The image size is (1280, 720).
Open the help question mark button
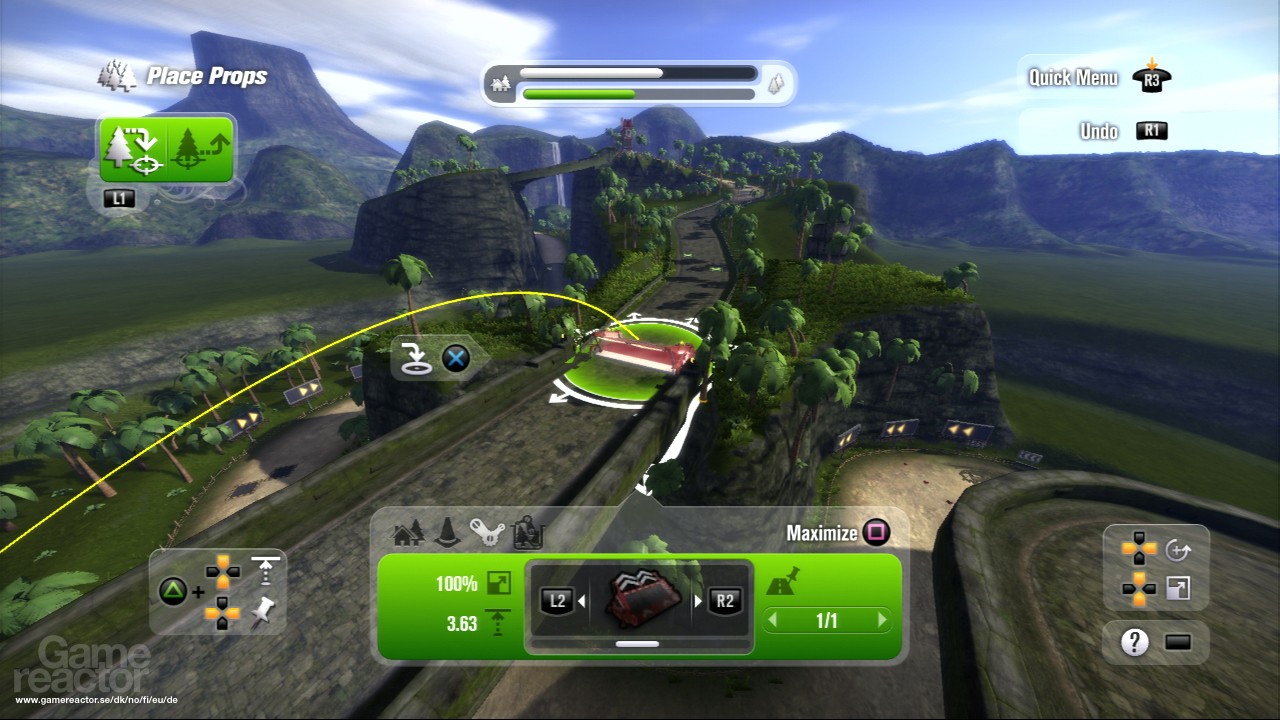1134,641
